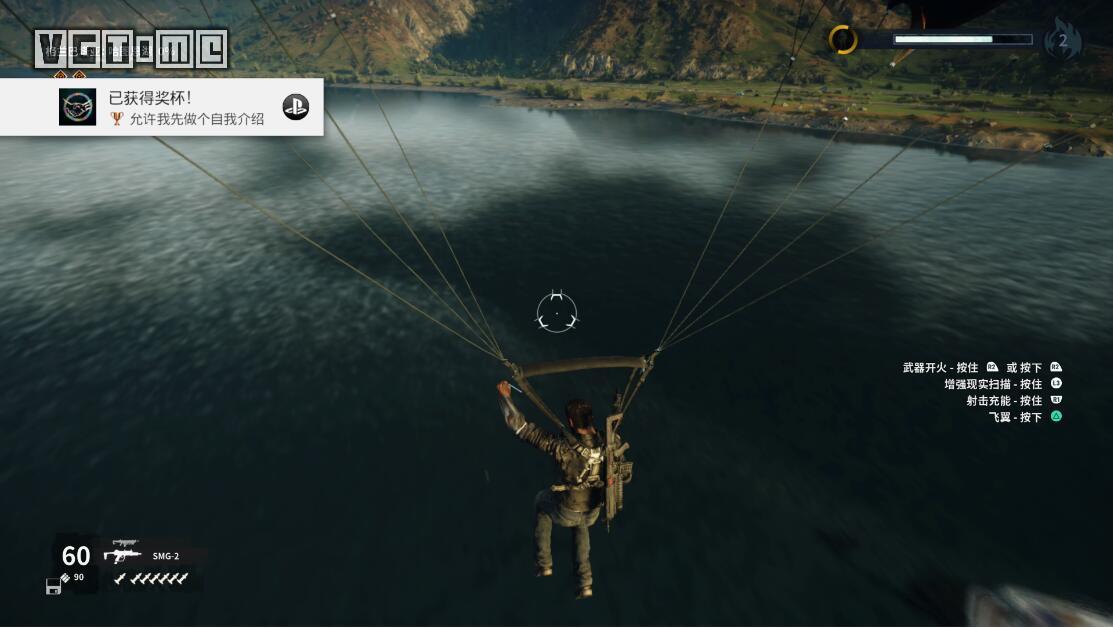
Task: Check the heat level flame icon
Action: coord(1061,42)
